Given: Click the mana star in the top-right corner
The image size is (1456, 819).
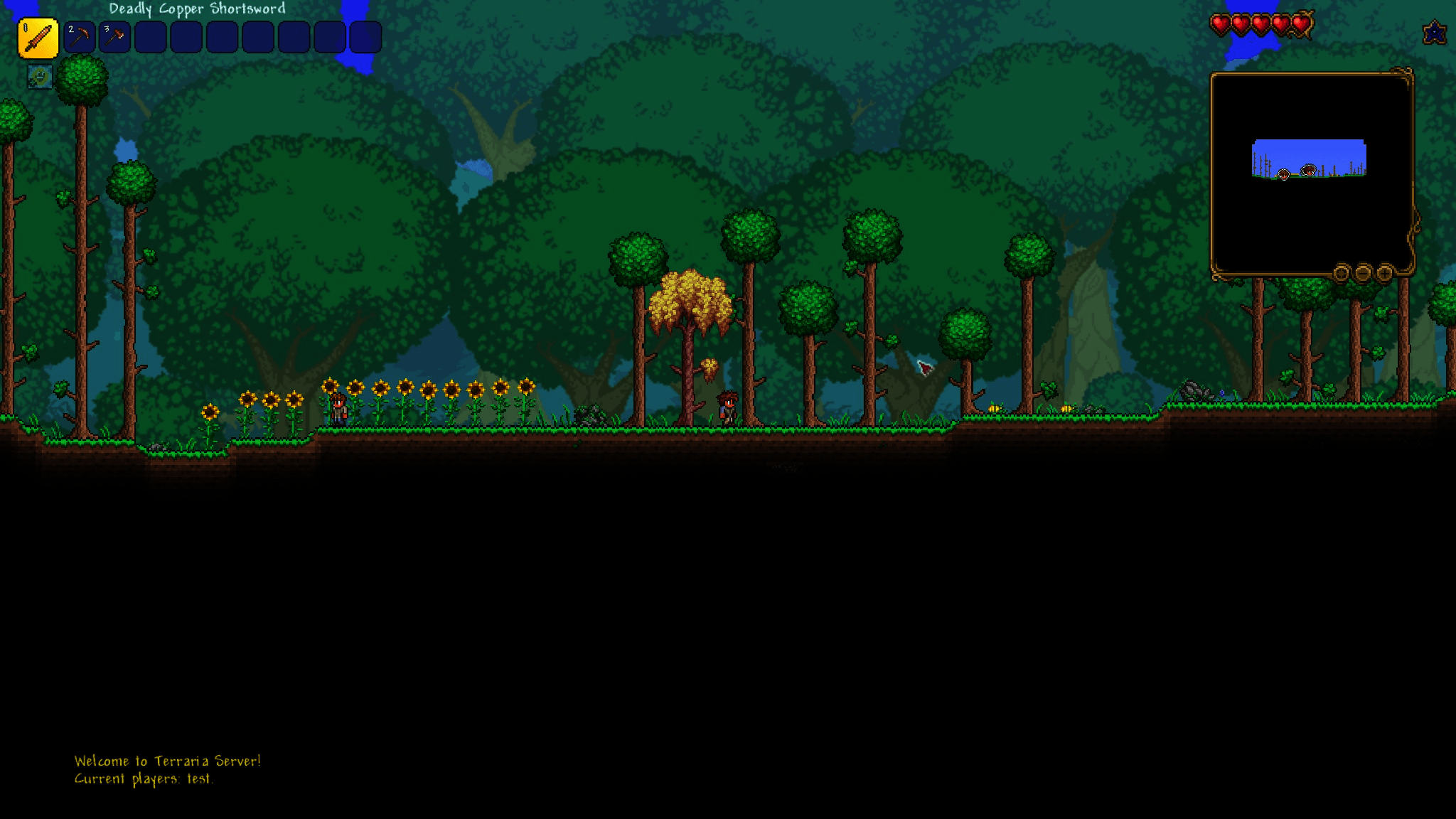Looking at the screenshot, I should click(1435, 32).
